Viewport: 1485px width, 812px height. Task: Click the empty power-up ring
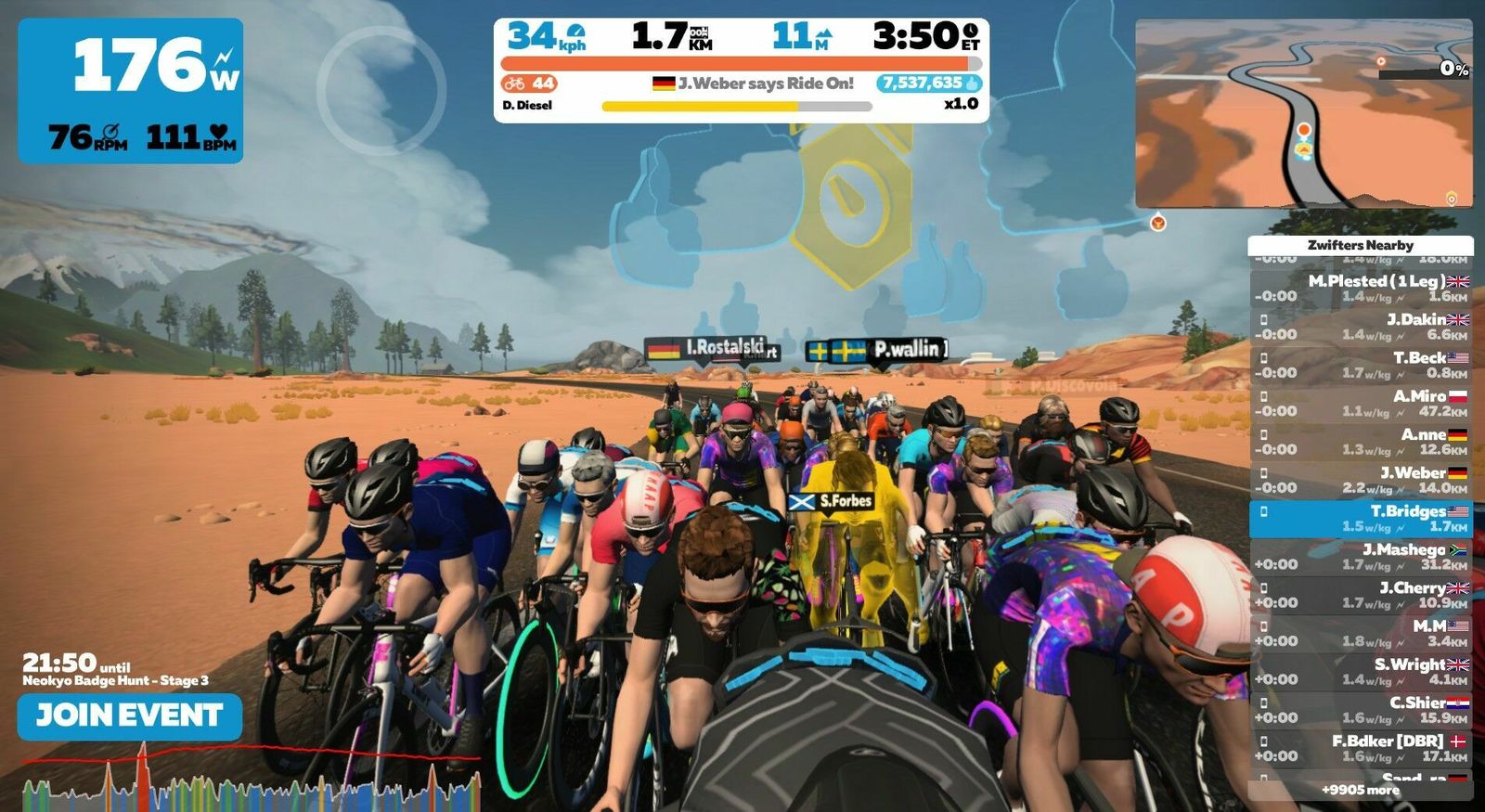point(381,90)
